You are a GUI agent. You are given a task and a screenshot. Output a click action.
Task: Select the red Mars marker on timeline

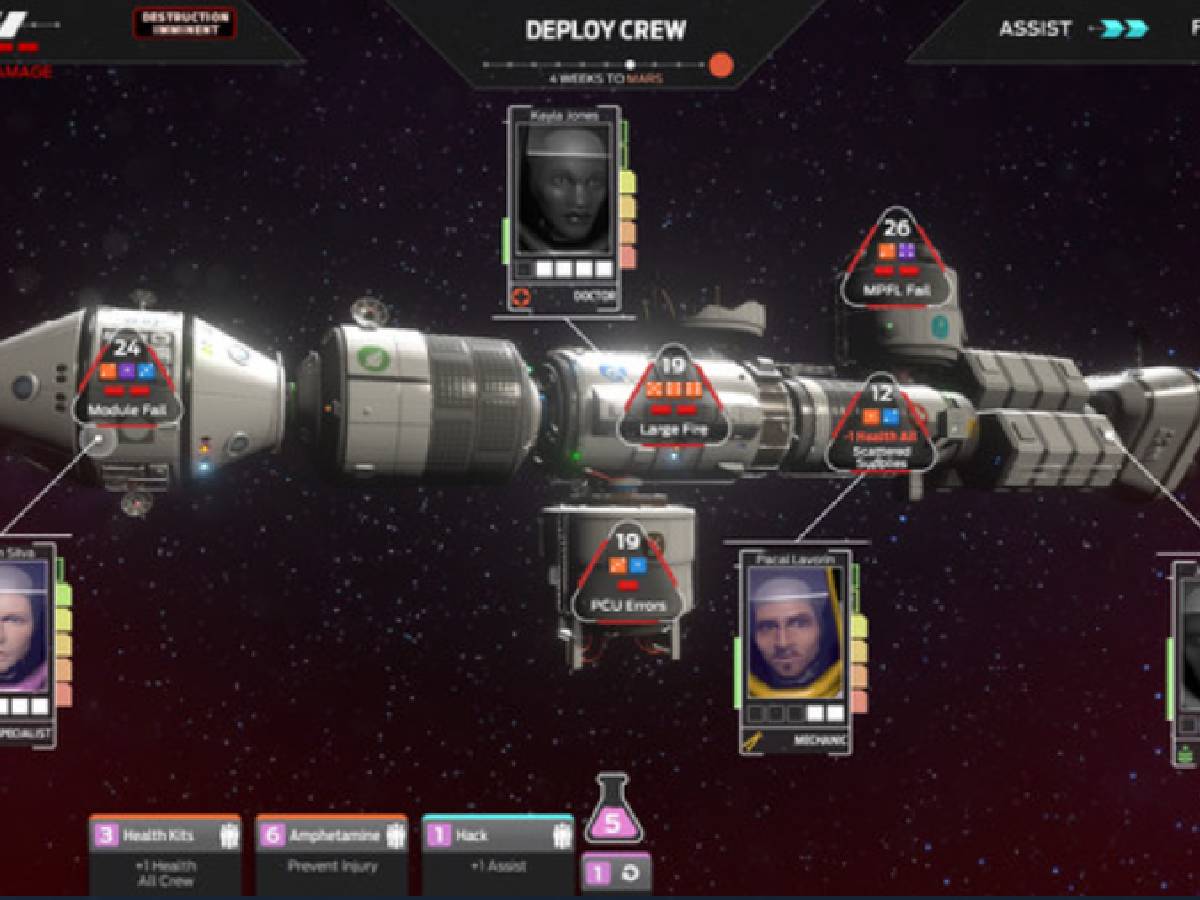point(721,66)
